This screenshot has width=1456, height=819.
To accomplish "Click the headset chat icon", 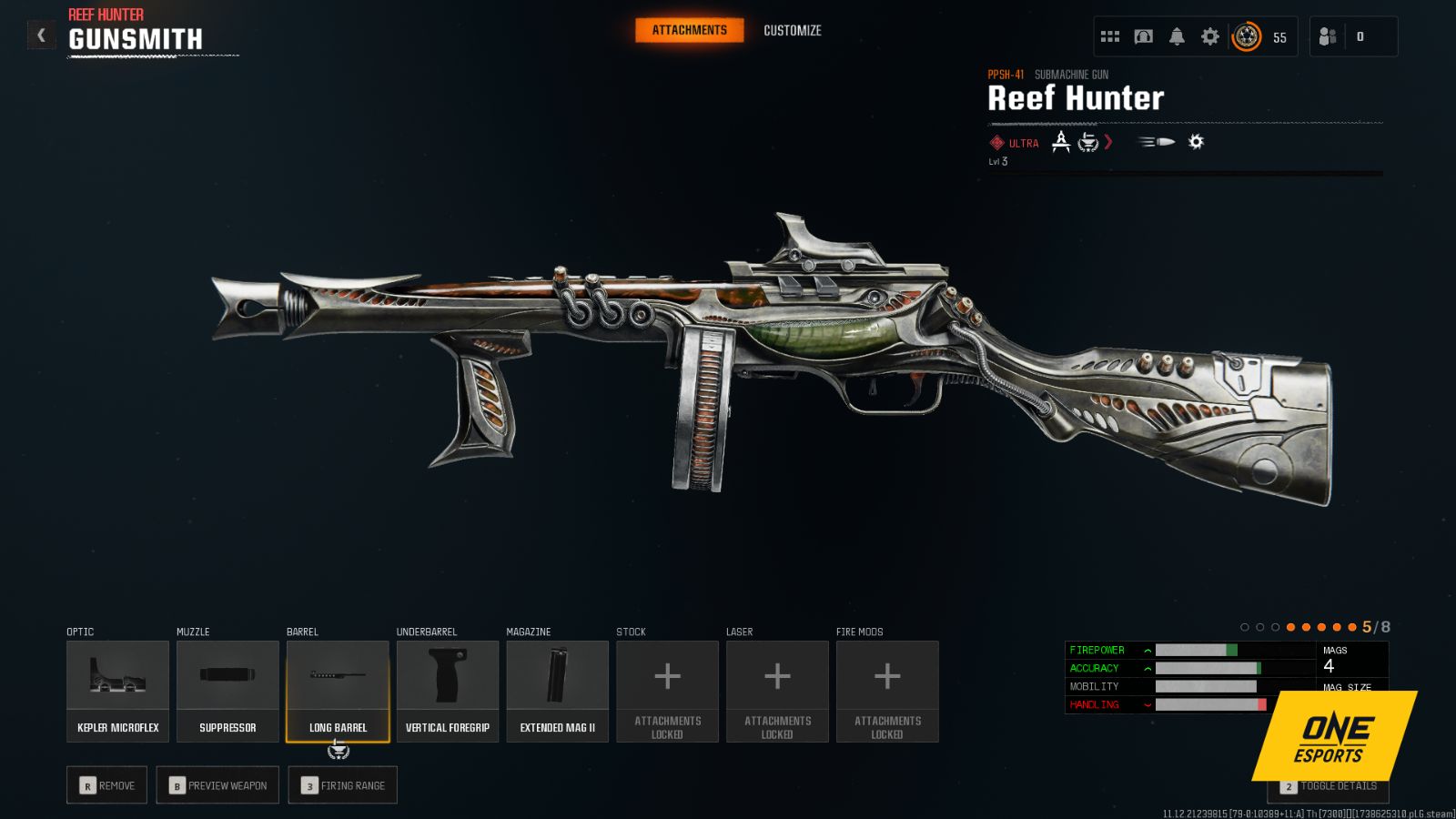I will tap(1143, 36).
